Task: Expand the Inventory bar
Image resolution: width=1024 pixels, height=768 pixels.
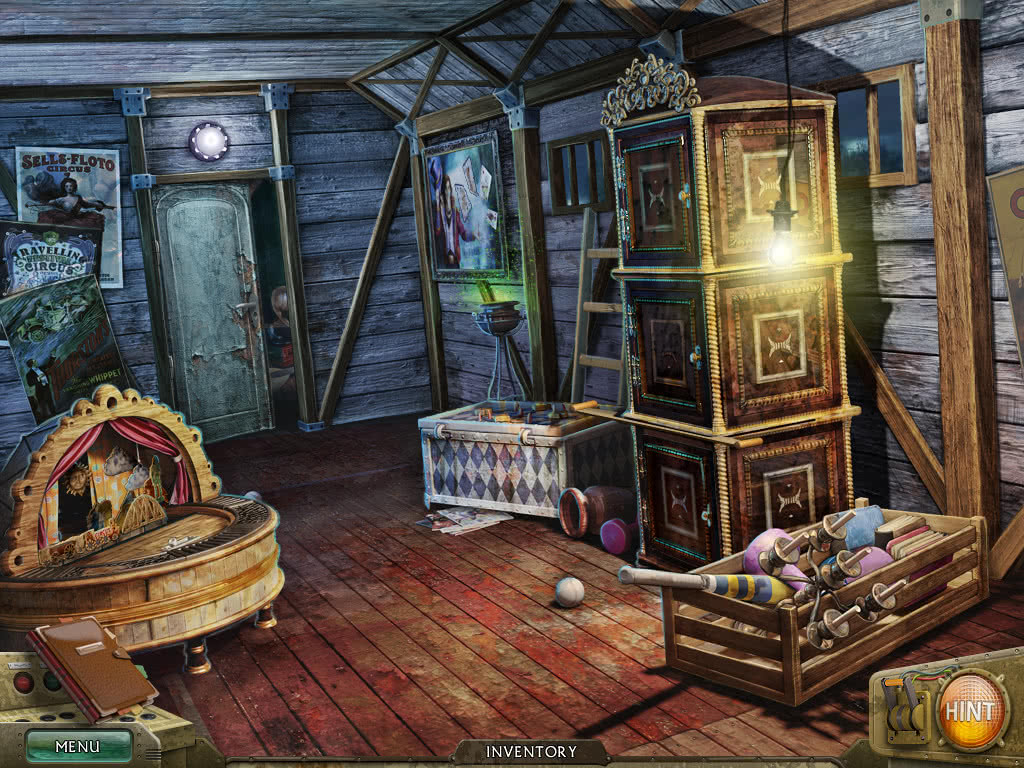Action: coord(531,752)
